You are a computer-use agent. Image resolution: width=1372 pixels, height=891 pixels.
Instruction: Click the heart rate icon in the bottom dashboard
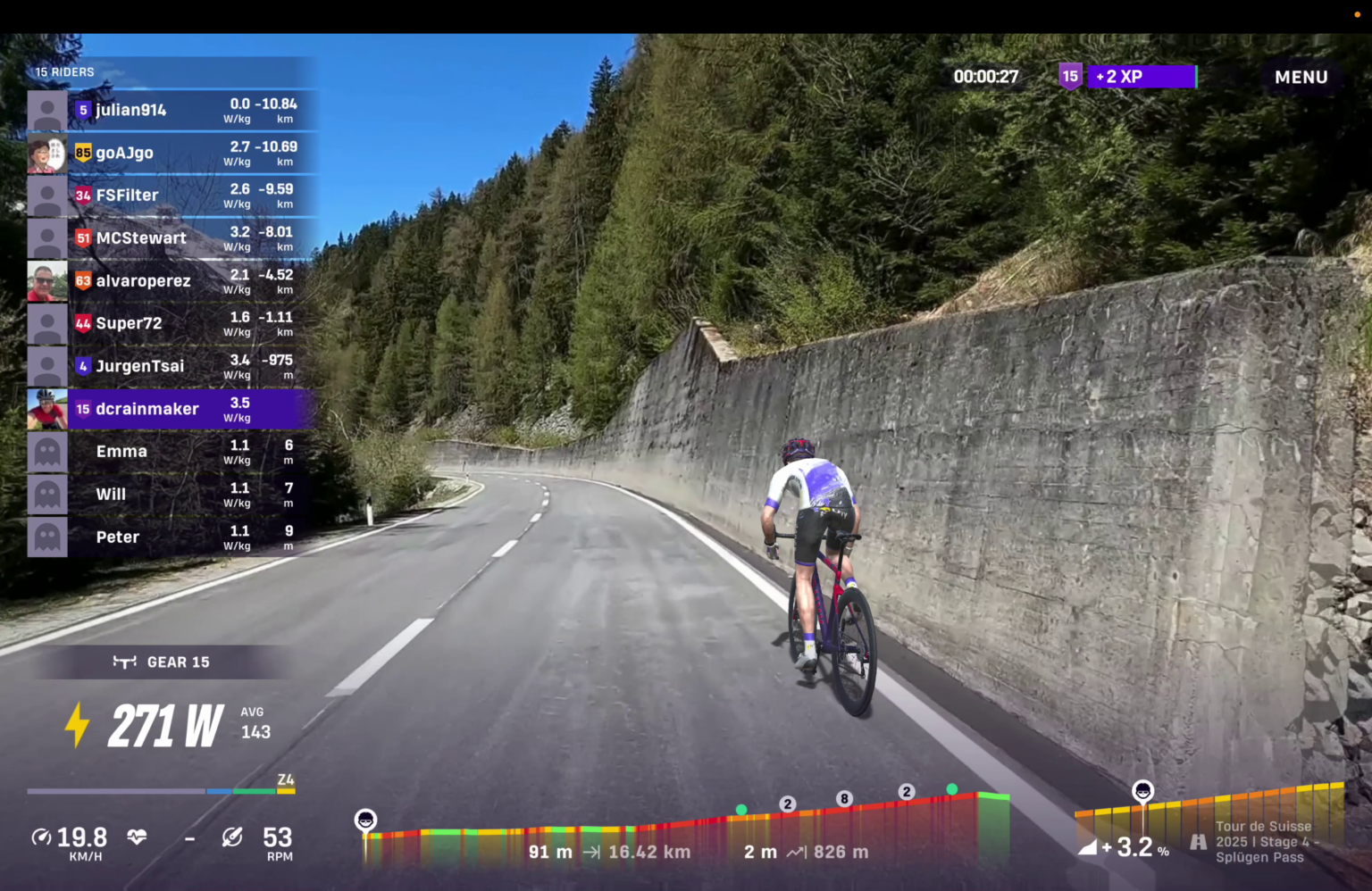(x=135, y=837)
